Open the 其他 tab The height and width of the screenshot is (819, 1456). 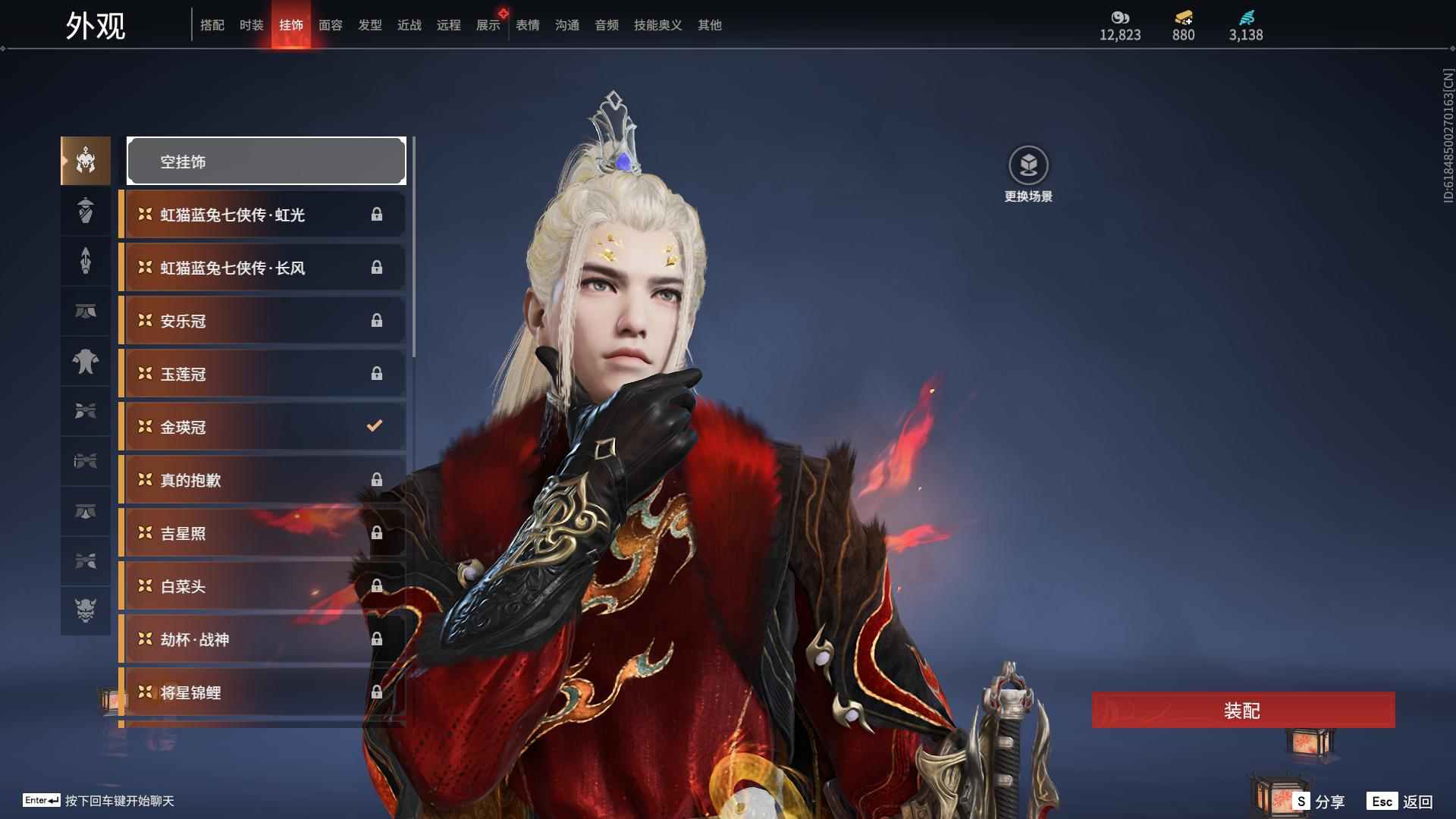pyautogui.click(x=709, y=25)
